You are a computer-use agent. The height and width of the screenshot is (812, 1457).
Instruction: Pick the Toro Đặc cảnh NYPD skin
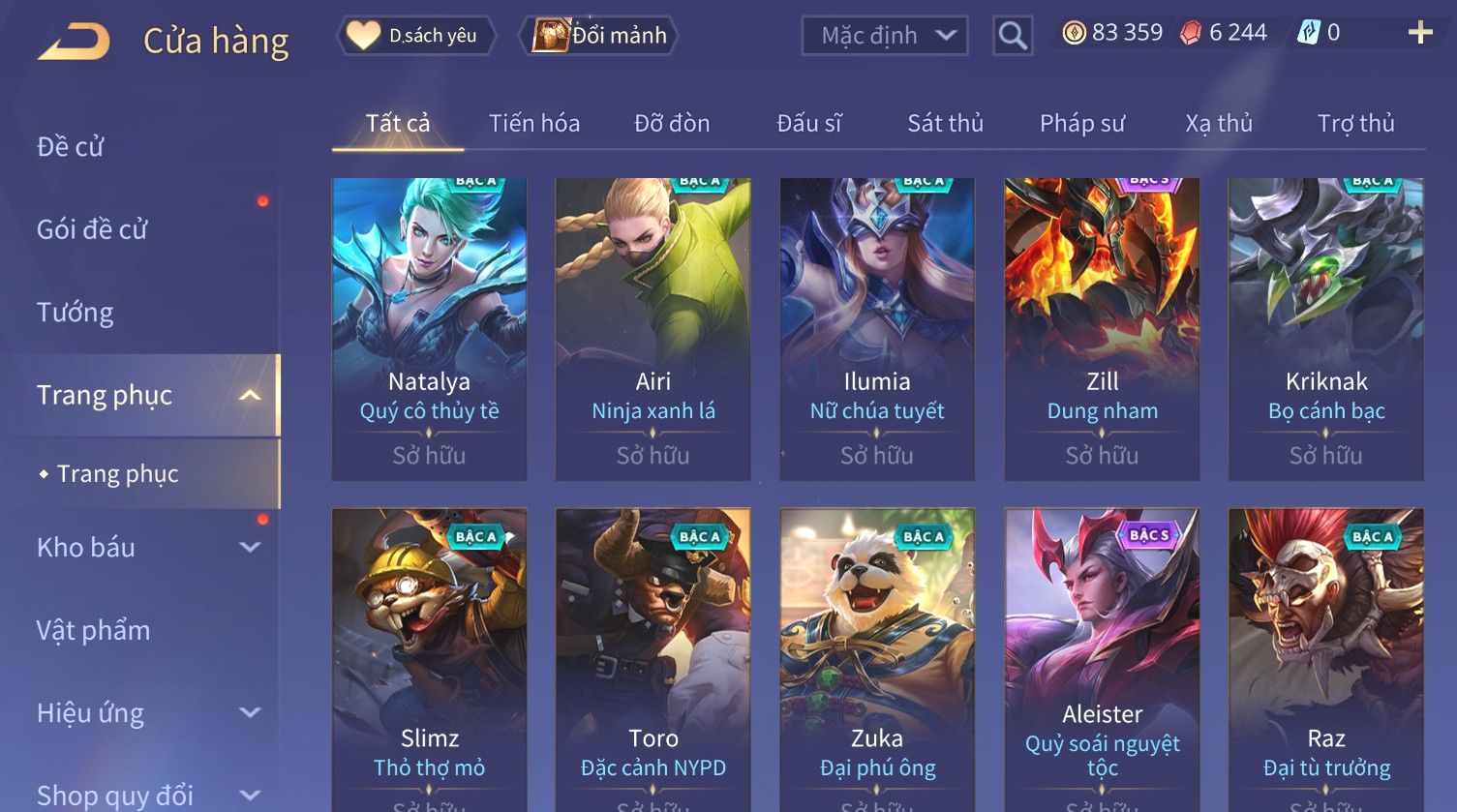point(653,658)
